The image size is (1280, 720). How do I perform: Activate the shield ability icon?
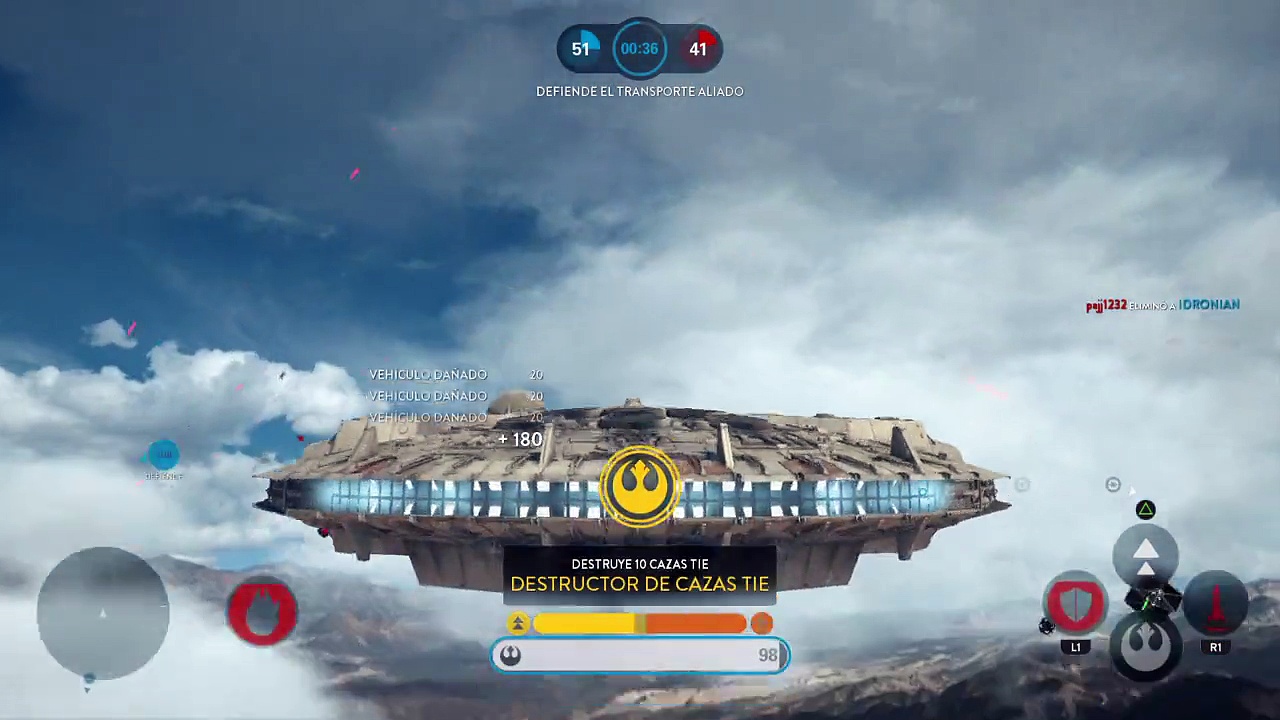click(x=1075, y=603)
